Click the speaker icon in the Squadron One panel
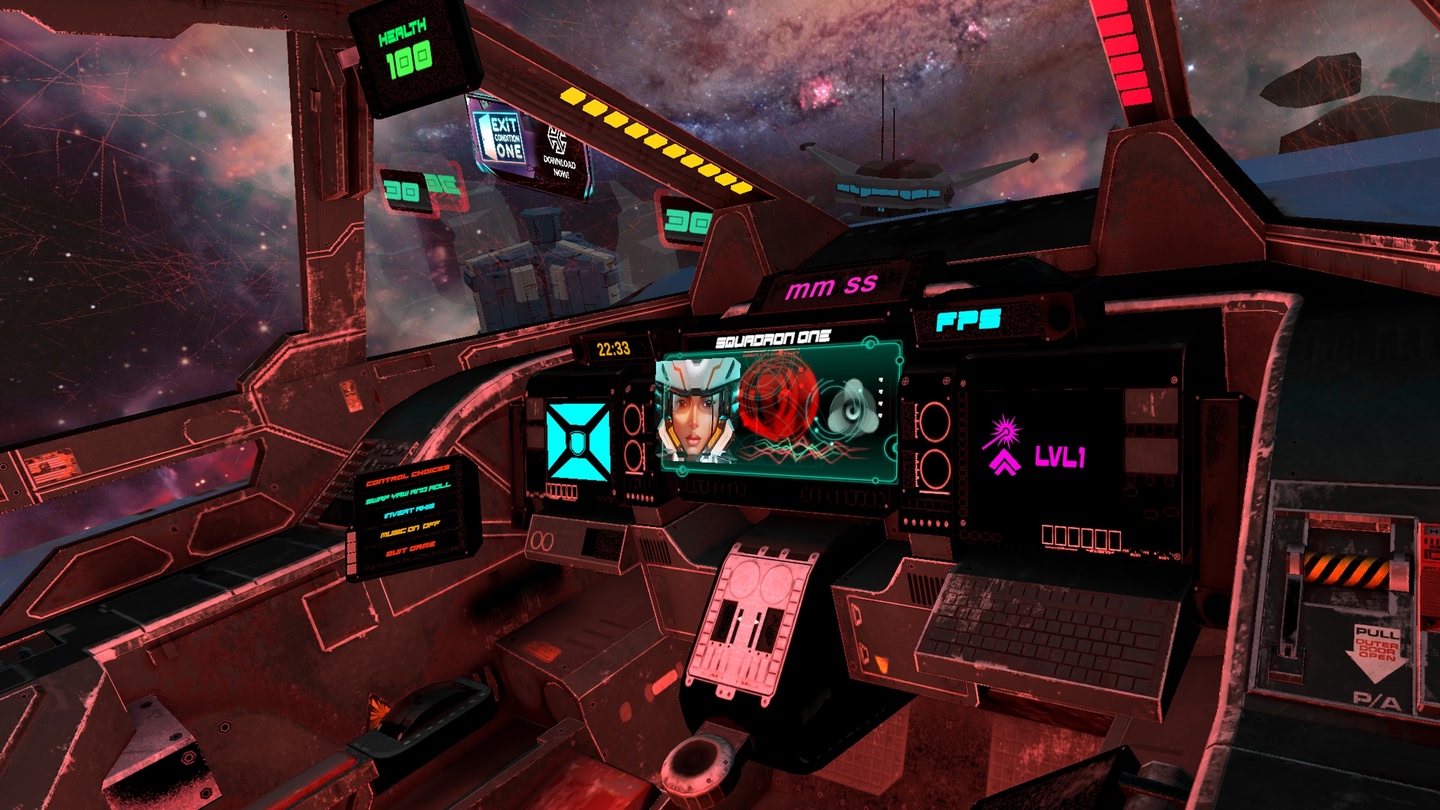The width and height of the screenshot is (1440, 810). (x=852, y=408)
